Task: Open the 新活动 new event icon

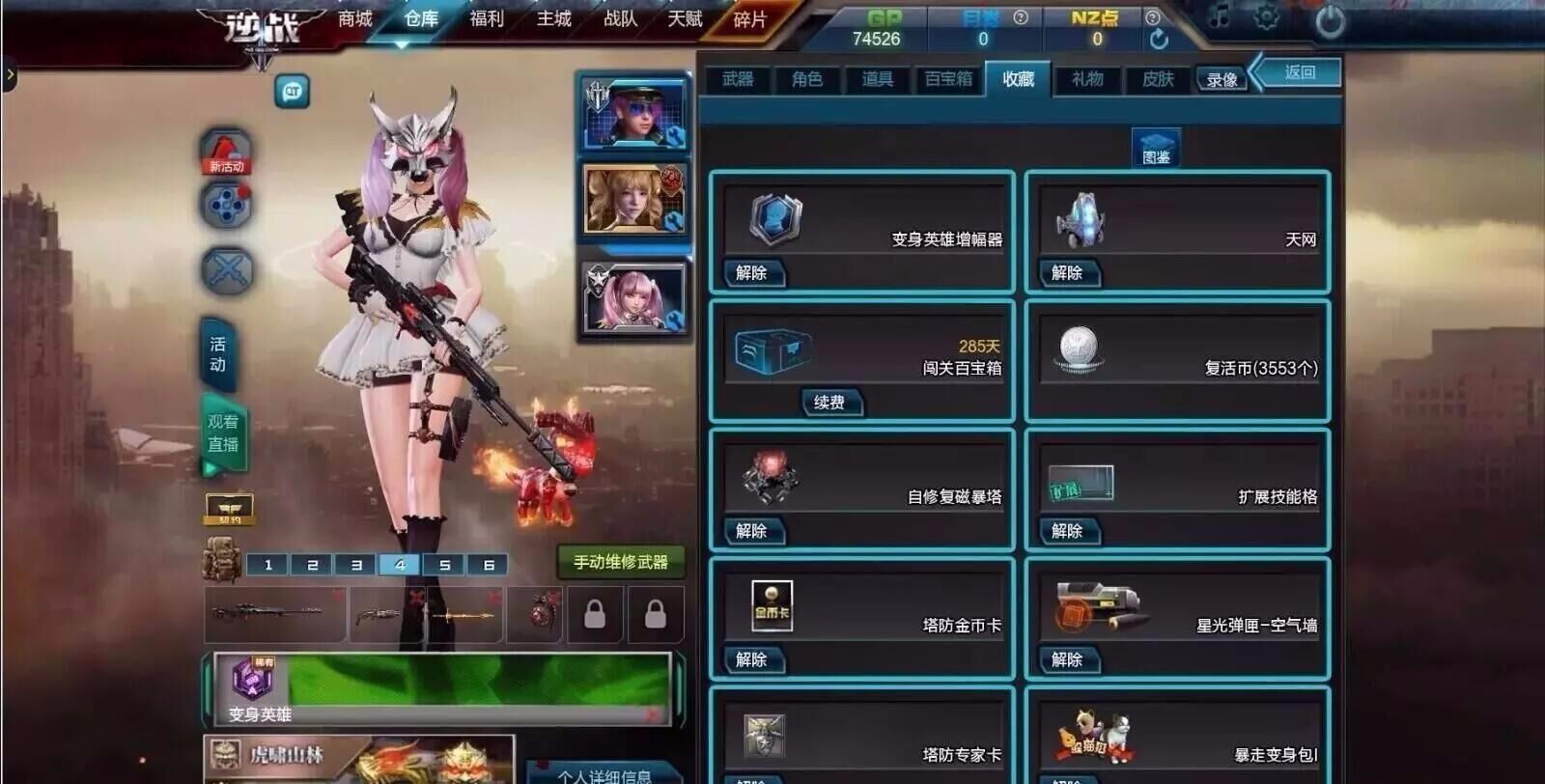Action: pyautogui.click(x=226, y=153)
